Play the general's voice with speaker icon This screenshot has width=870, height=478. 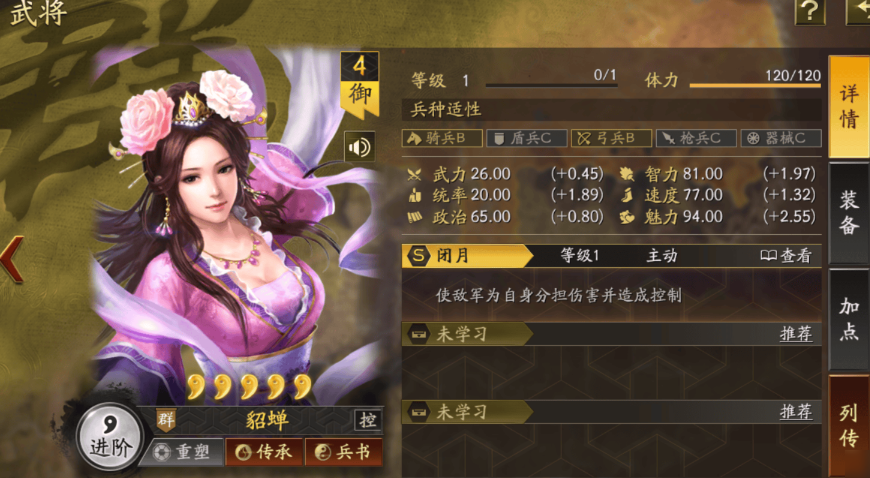358,147
